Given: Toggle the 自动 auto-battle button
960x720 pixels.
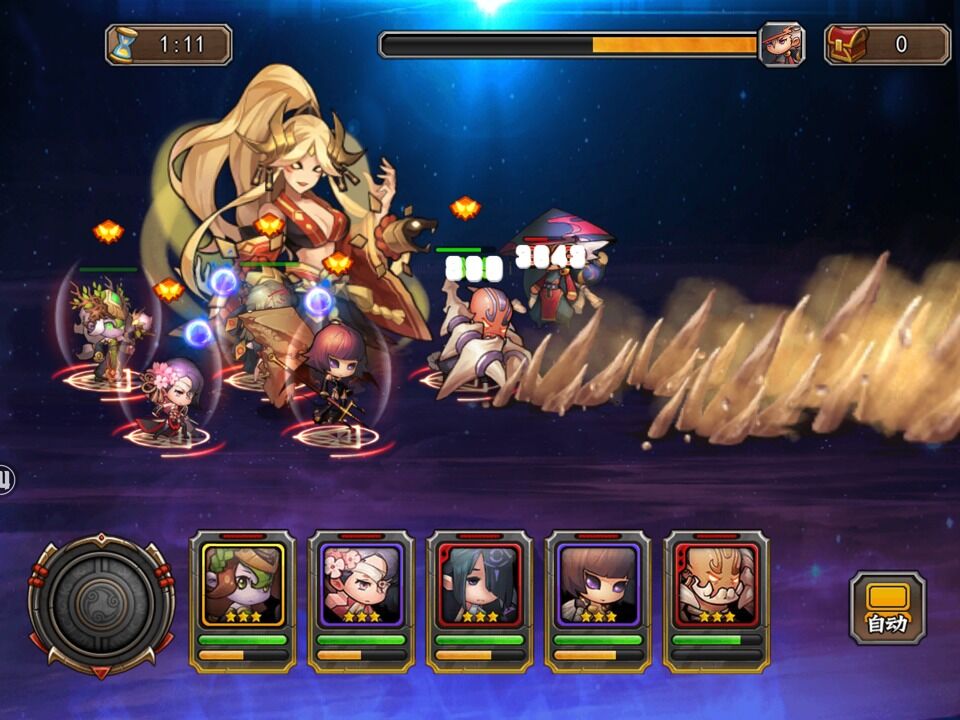Looking at the screenshot, I should point(887,607).
